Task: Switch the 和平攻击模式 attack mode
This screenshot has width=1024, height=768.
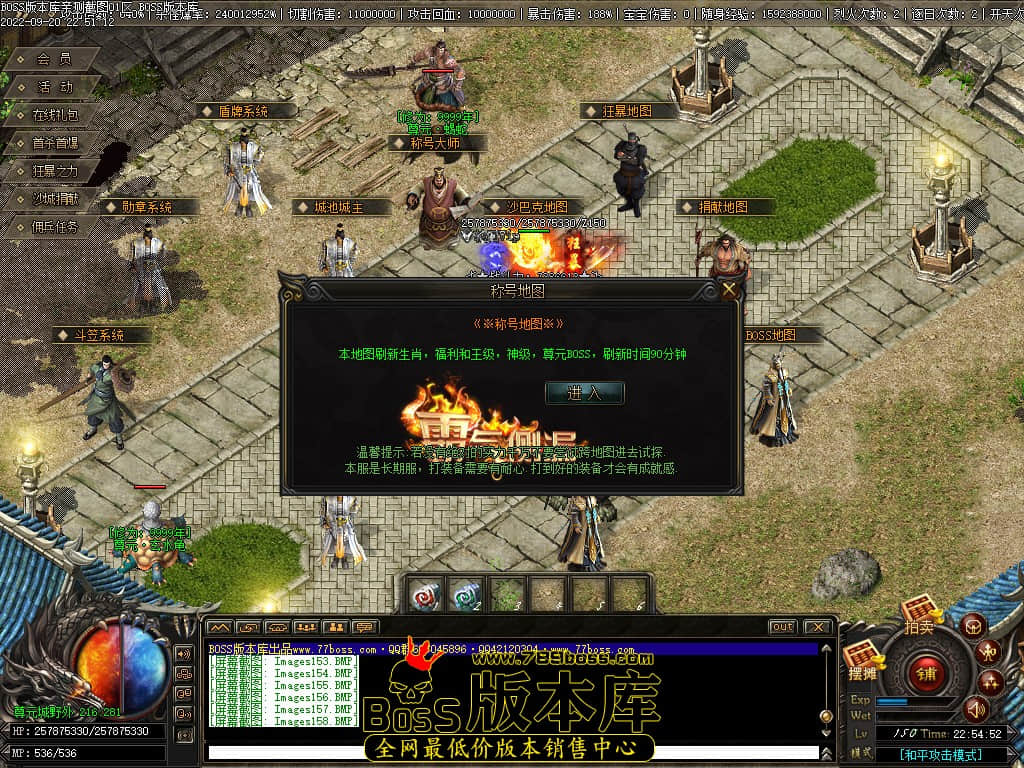Action: (x=940, y=755)
